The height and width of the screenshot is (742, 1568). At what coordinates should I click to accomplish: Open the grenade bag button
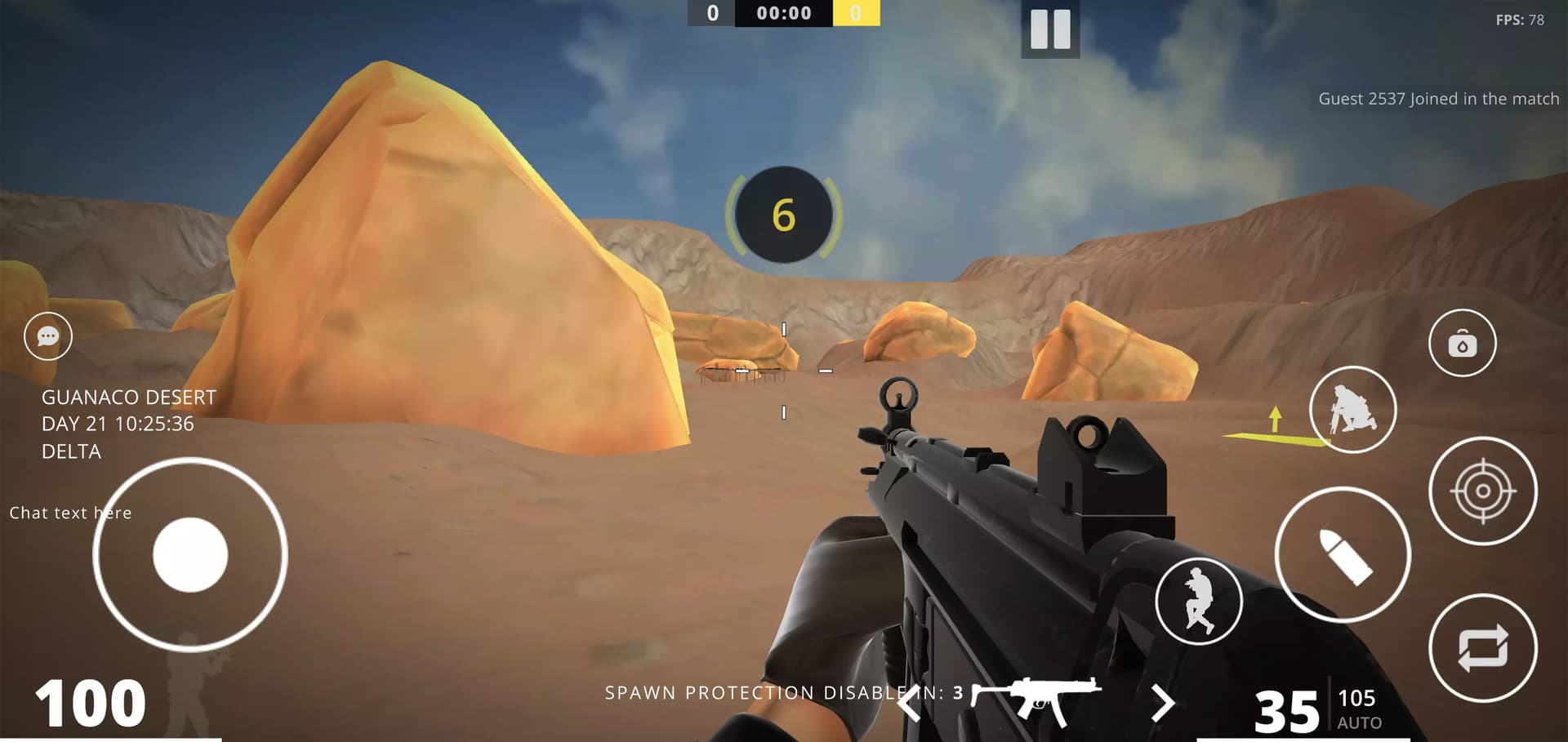1462,344
